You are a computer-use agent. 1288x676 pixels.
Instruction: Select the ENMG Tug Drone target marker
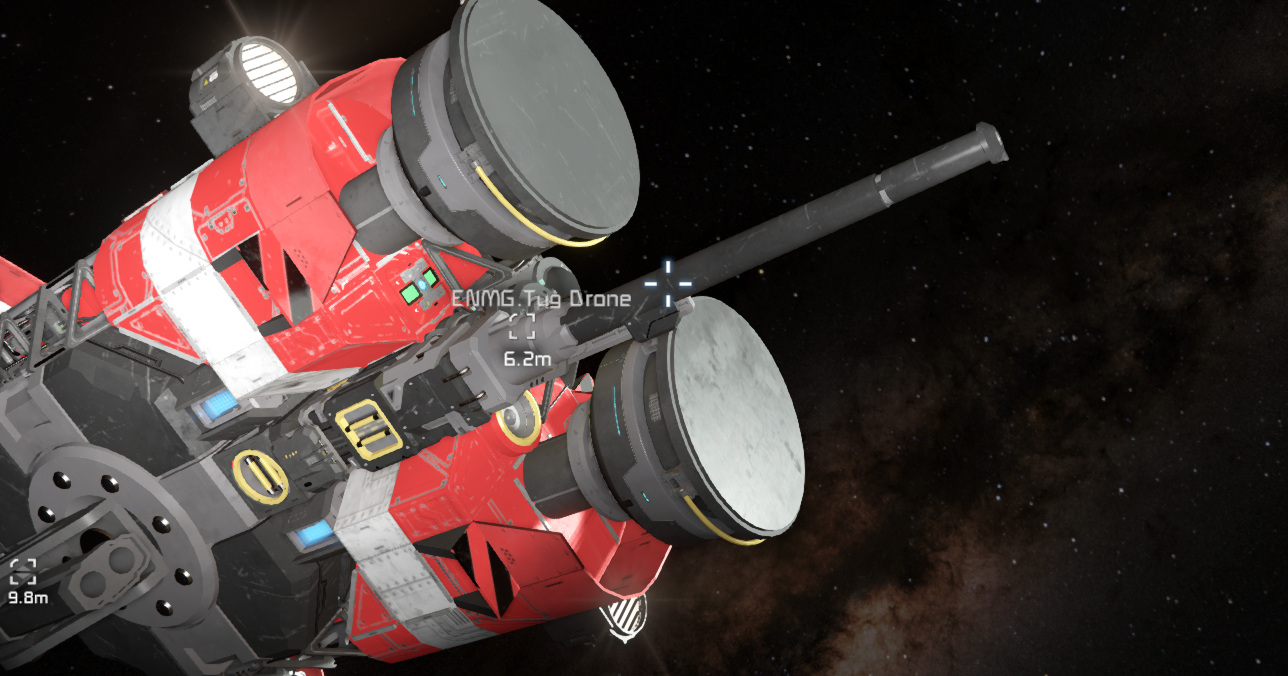[x=522, y=326]
